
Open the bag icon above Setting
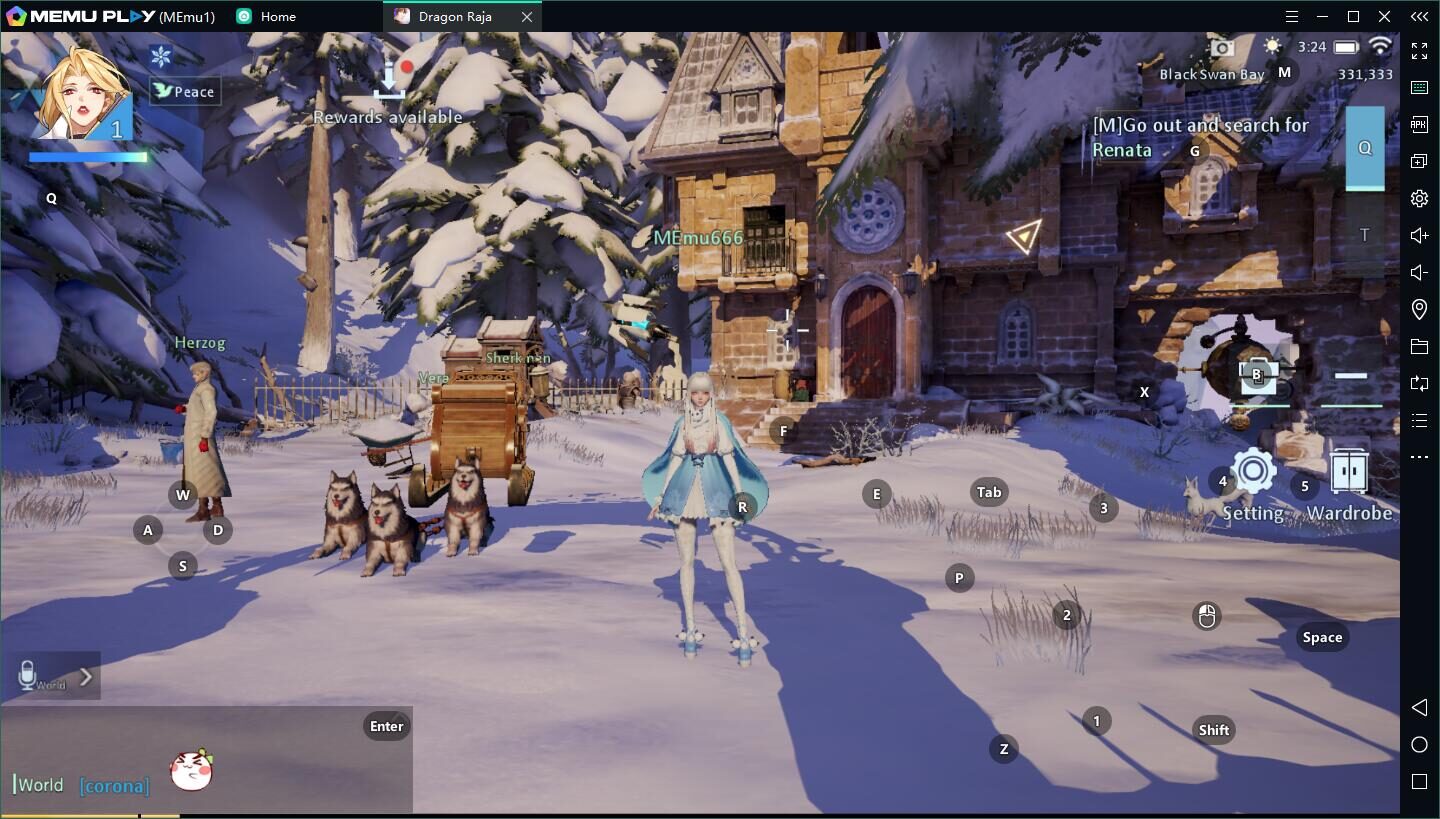1257,375
